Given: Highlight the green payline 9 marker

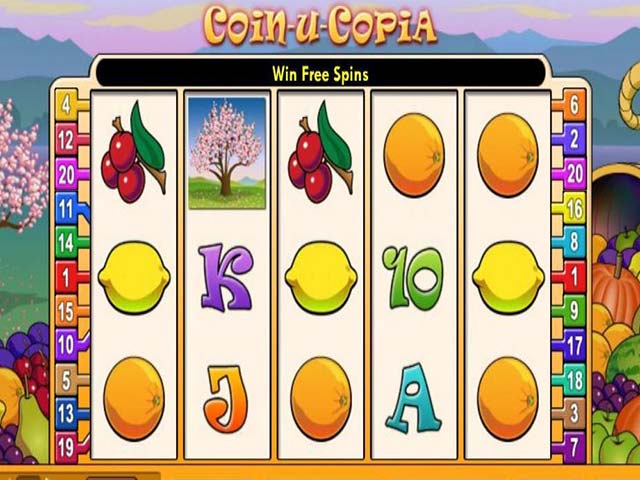Looking at the screenshot, I should [574, 310].
